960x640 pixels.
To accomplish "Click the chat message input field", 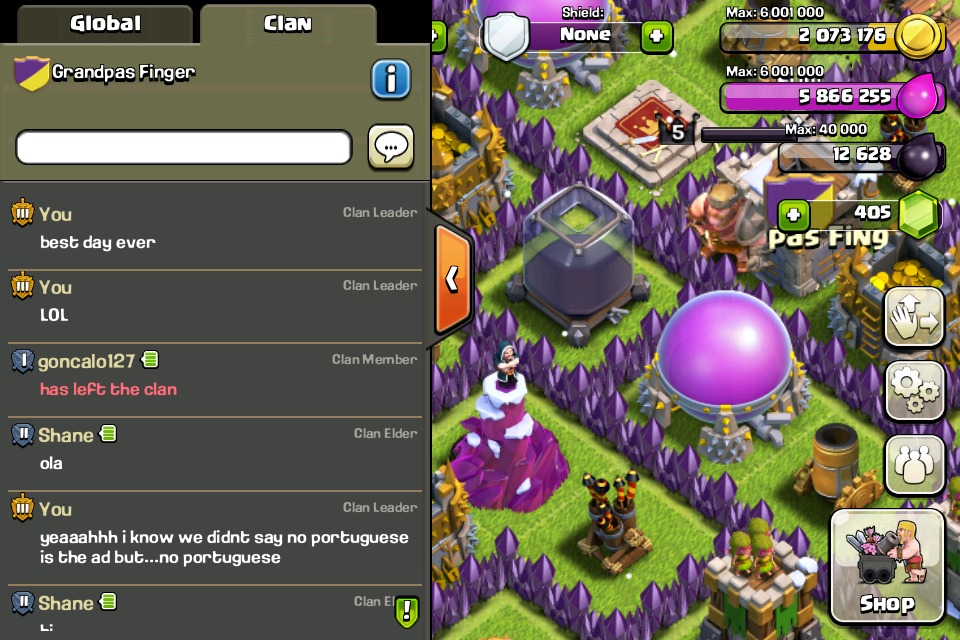I will click(x=184, y=147).
